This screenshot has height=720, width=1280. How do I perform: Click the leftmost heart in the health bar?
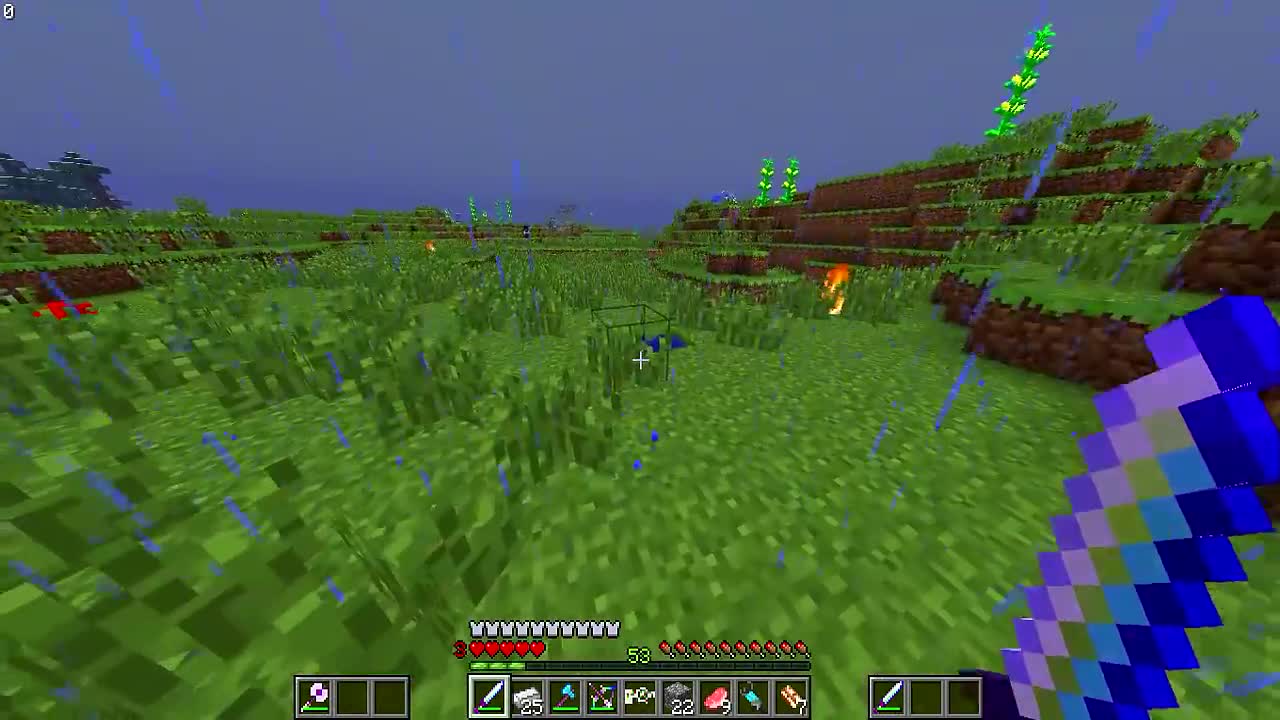477,648
